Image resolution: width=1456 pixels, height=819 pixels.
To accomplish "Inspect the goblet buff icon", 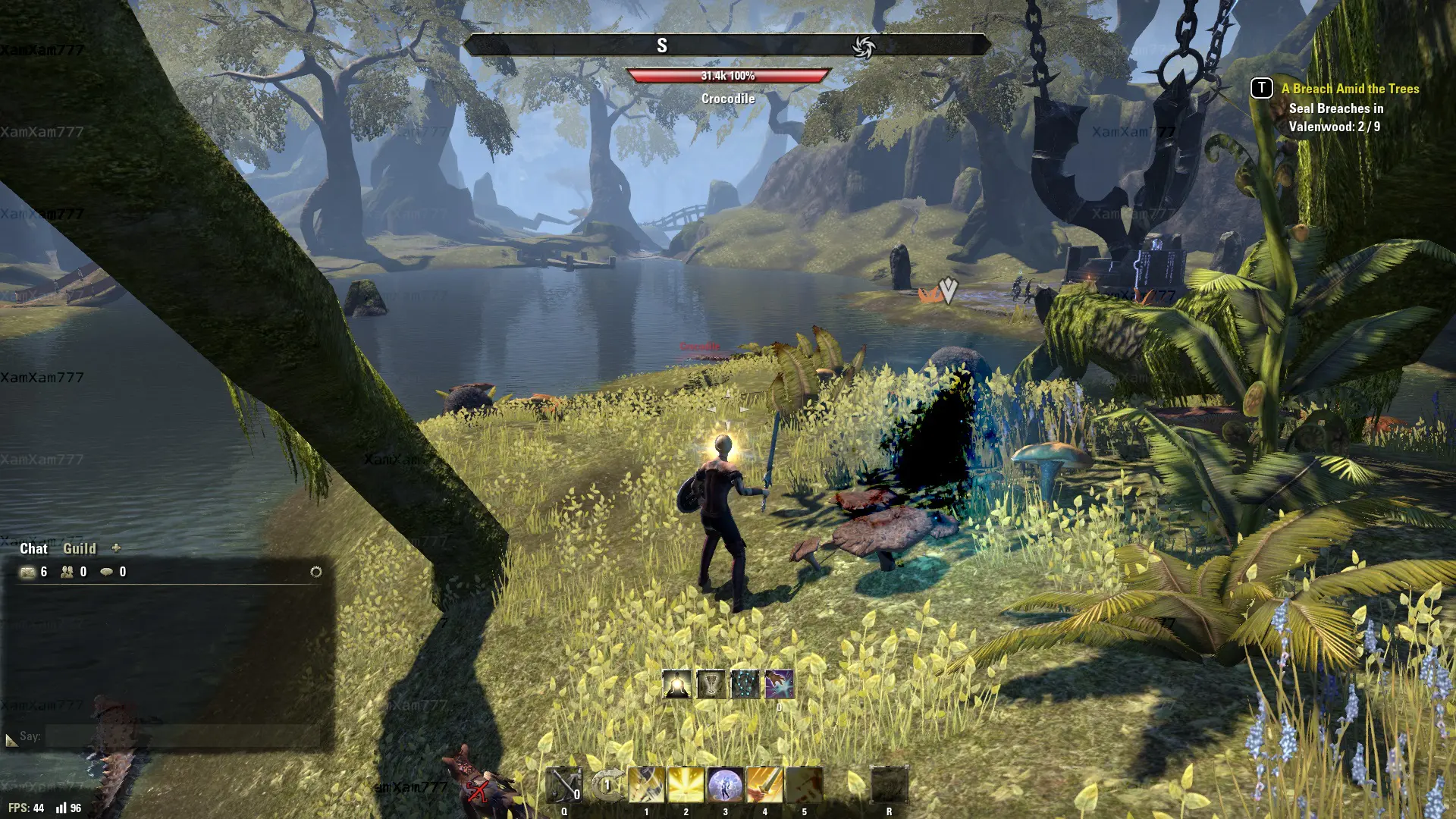I will point(711,684).
